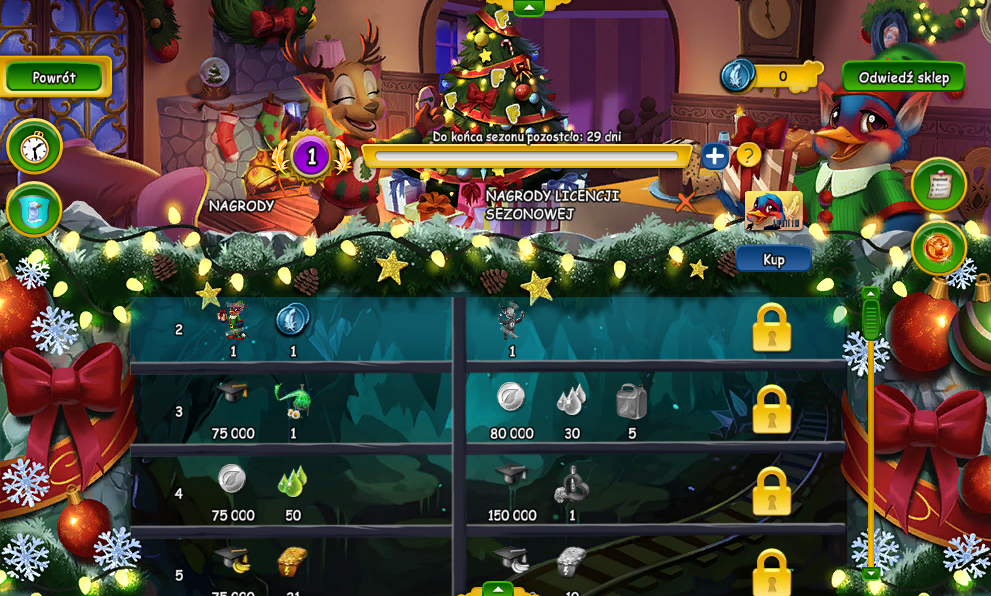
Task: Click the scrollbar's top arrow
Action: click(x=871, y=294)
